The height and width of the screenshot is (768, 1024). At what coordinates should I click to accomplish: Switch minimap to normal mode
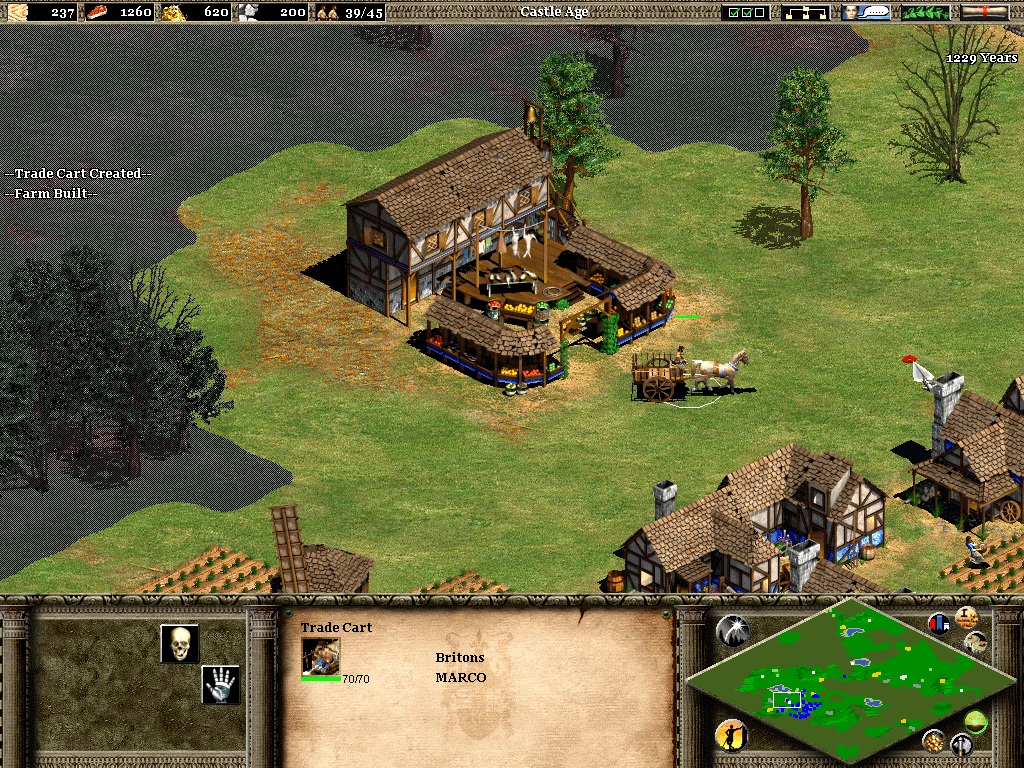[975, 720]
